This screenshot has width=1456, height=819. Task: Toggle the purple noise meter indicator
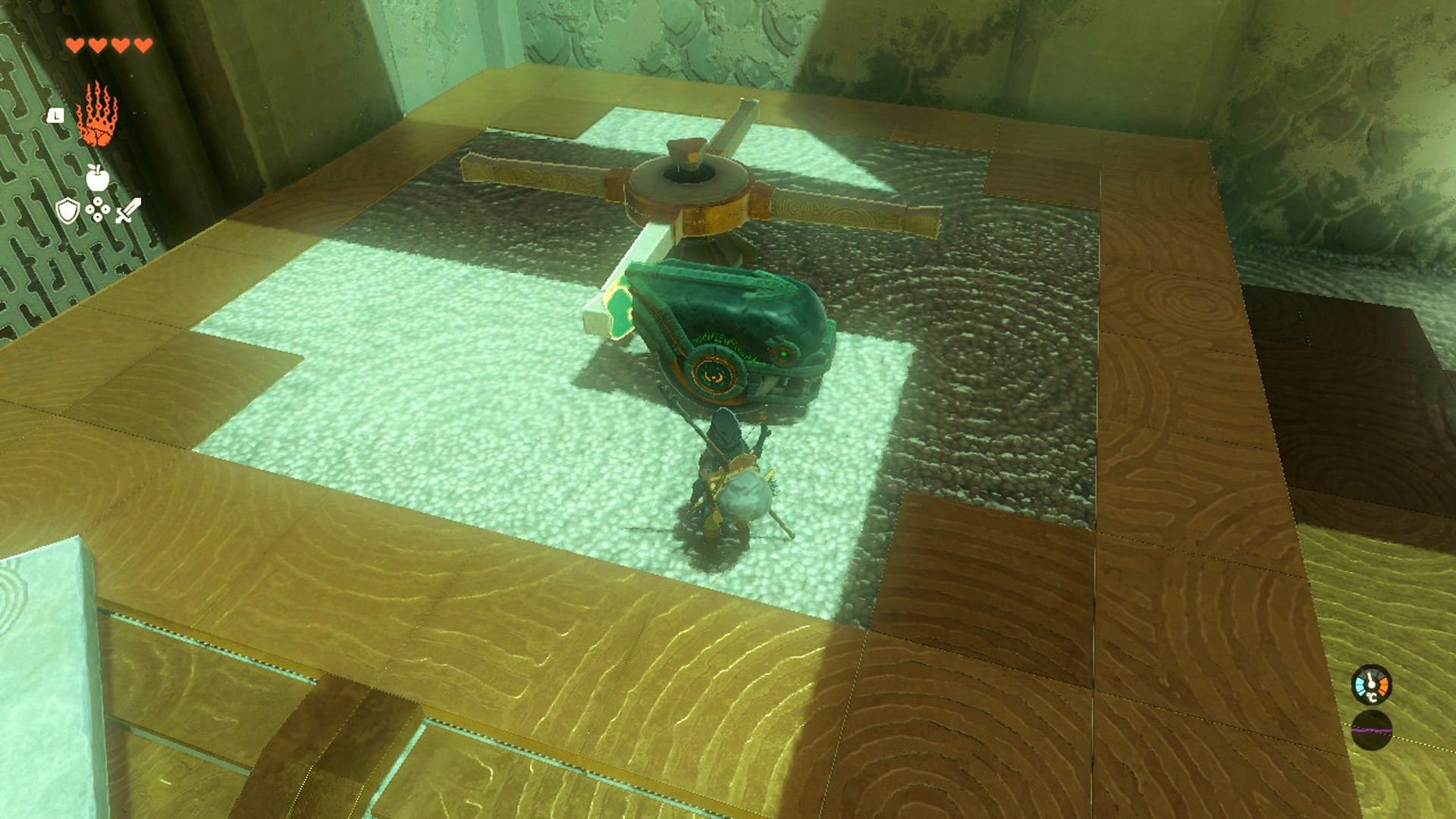point(1372,730)
